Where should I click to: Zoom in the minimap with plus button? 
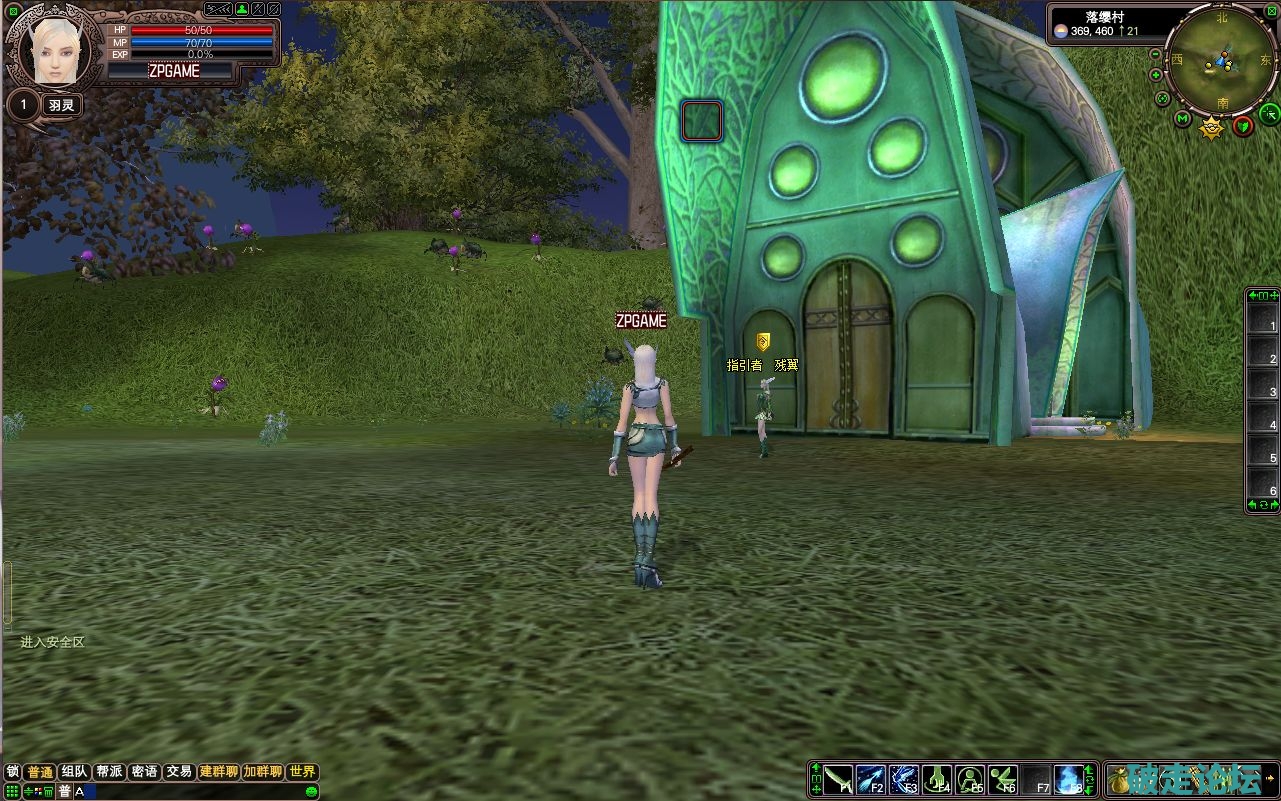coord(1156,75)
